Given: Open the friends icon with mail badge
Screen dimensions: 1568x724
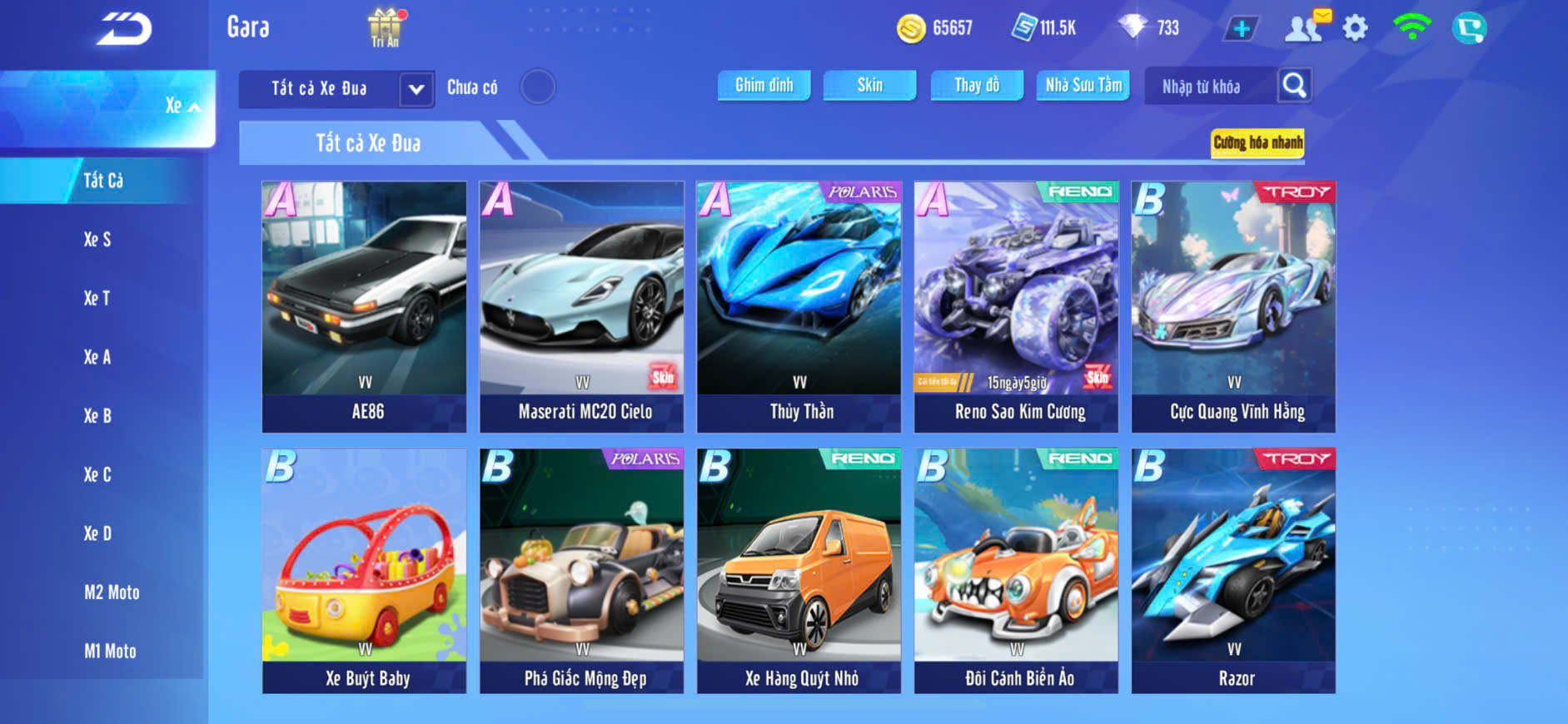Looking at the screenshot, I should coord(1305,27).
